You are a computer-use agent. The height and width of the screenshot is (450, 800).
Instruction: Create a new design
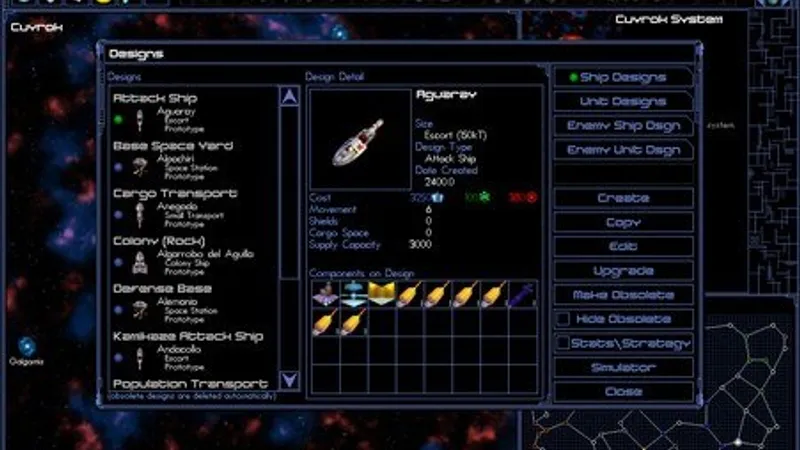pyautogui.click(x=623, y=198)
